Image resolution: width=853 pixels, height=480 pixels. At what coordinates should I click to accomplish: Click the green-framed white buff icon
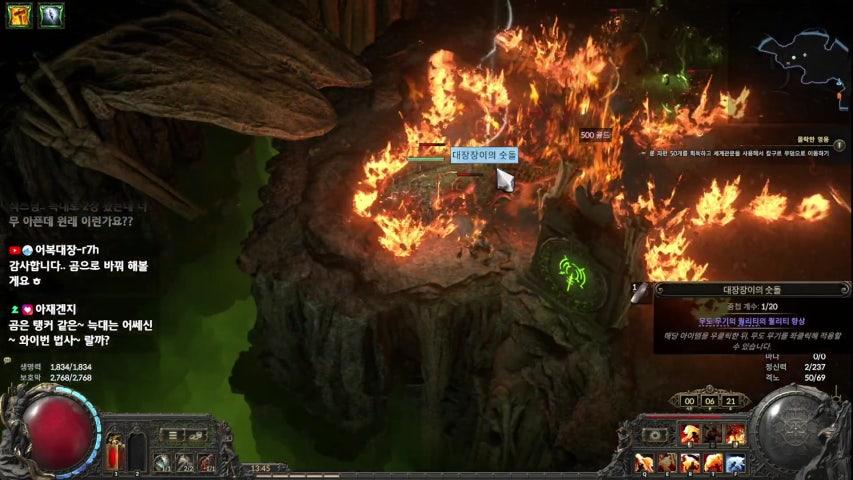(51, 15)
